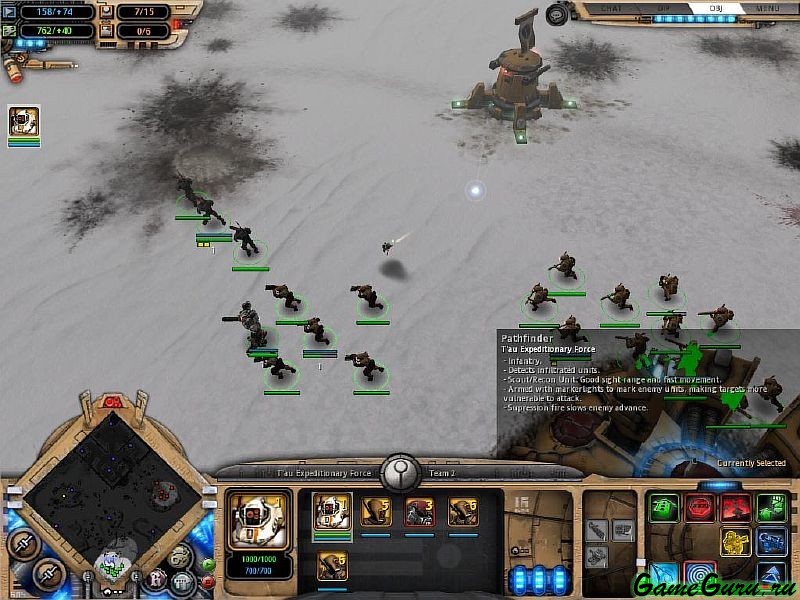Click the large commander portrait

coord(258,520)
